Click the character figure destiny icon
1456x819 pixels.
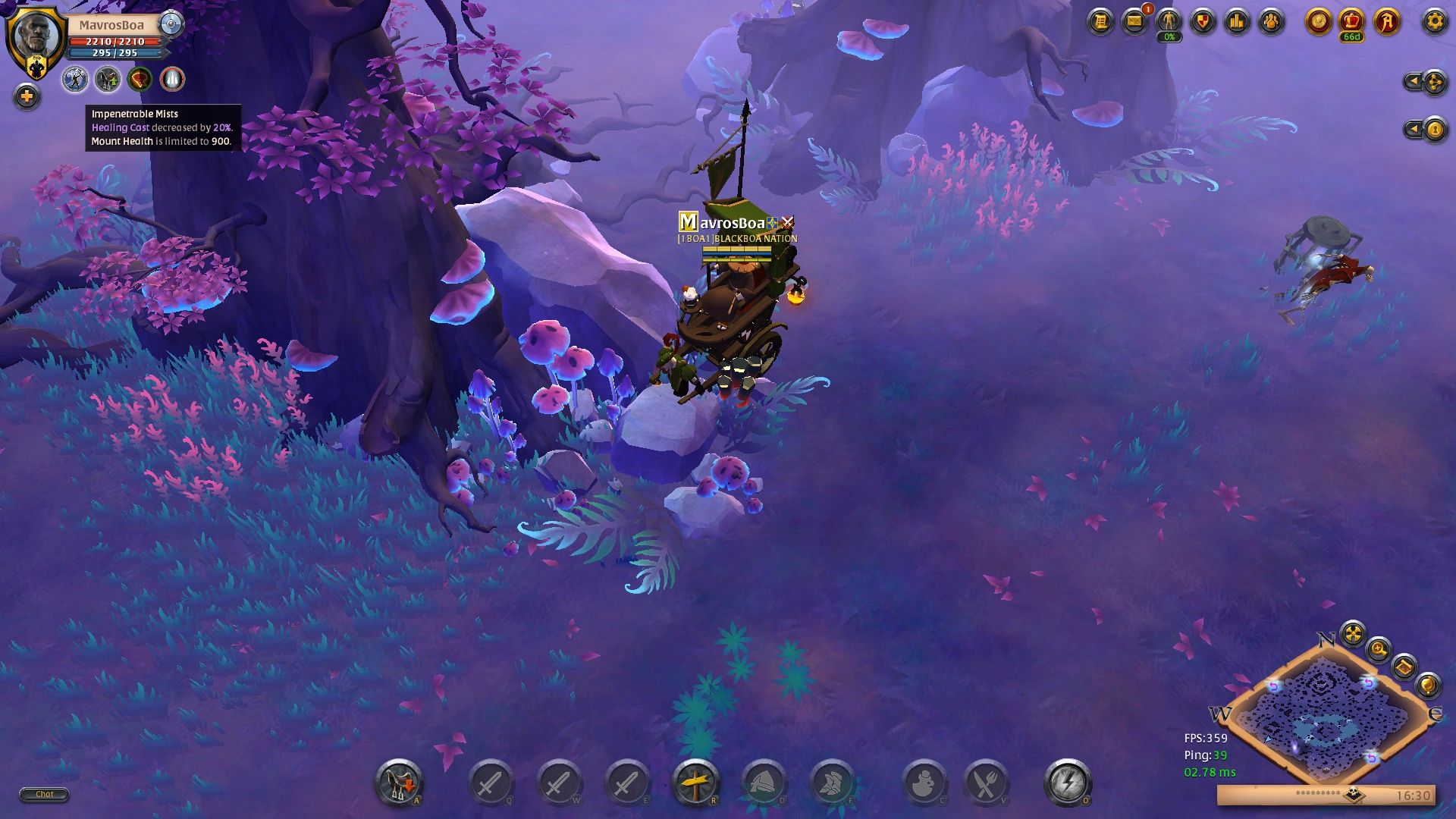point(1169,21)
